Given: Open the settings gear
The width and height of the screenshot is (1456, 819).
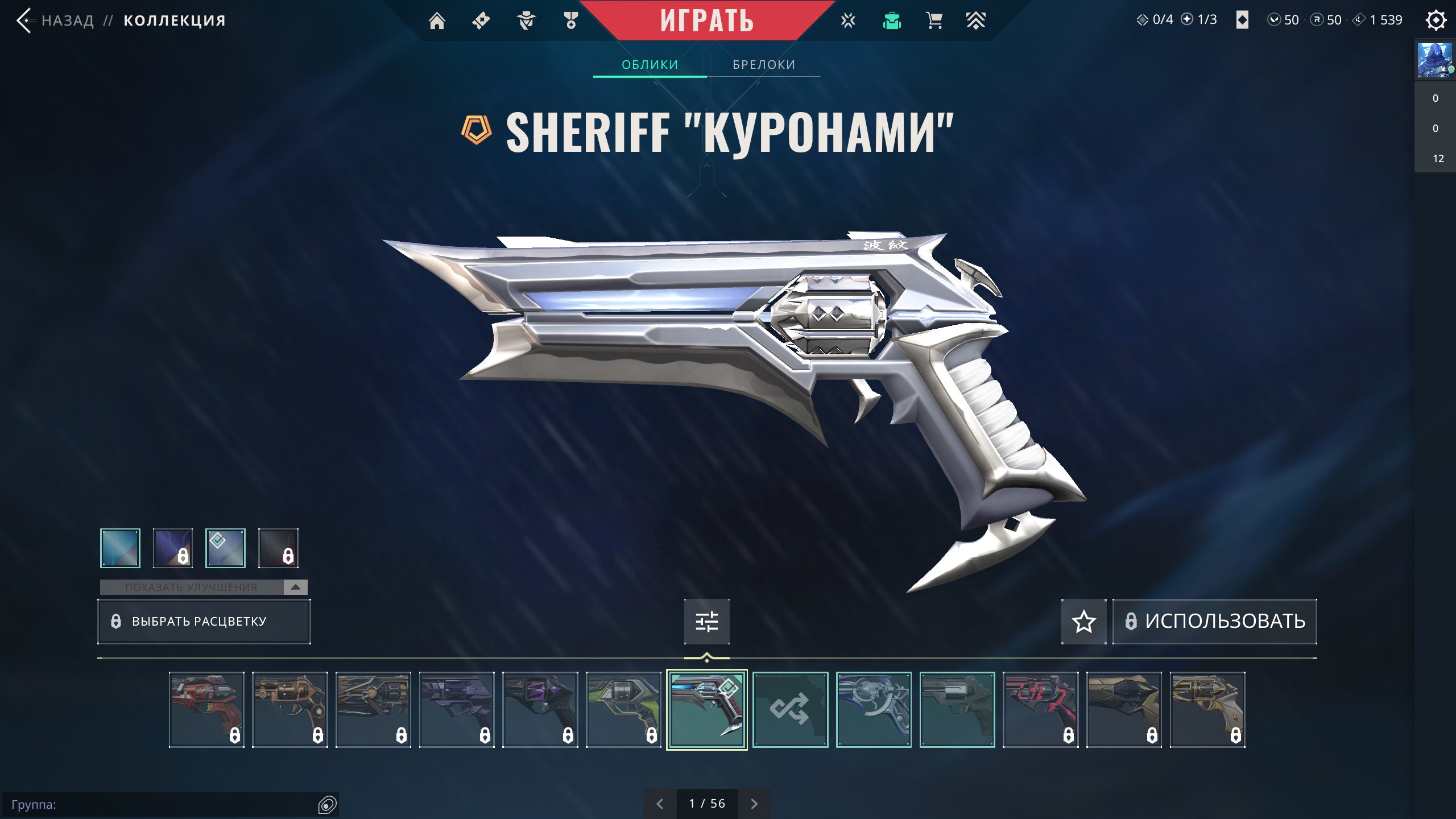Looking at the screenshot, I should (x=1436, y=20).
